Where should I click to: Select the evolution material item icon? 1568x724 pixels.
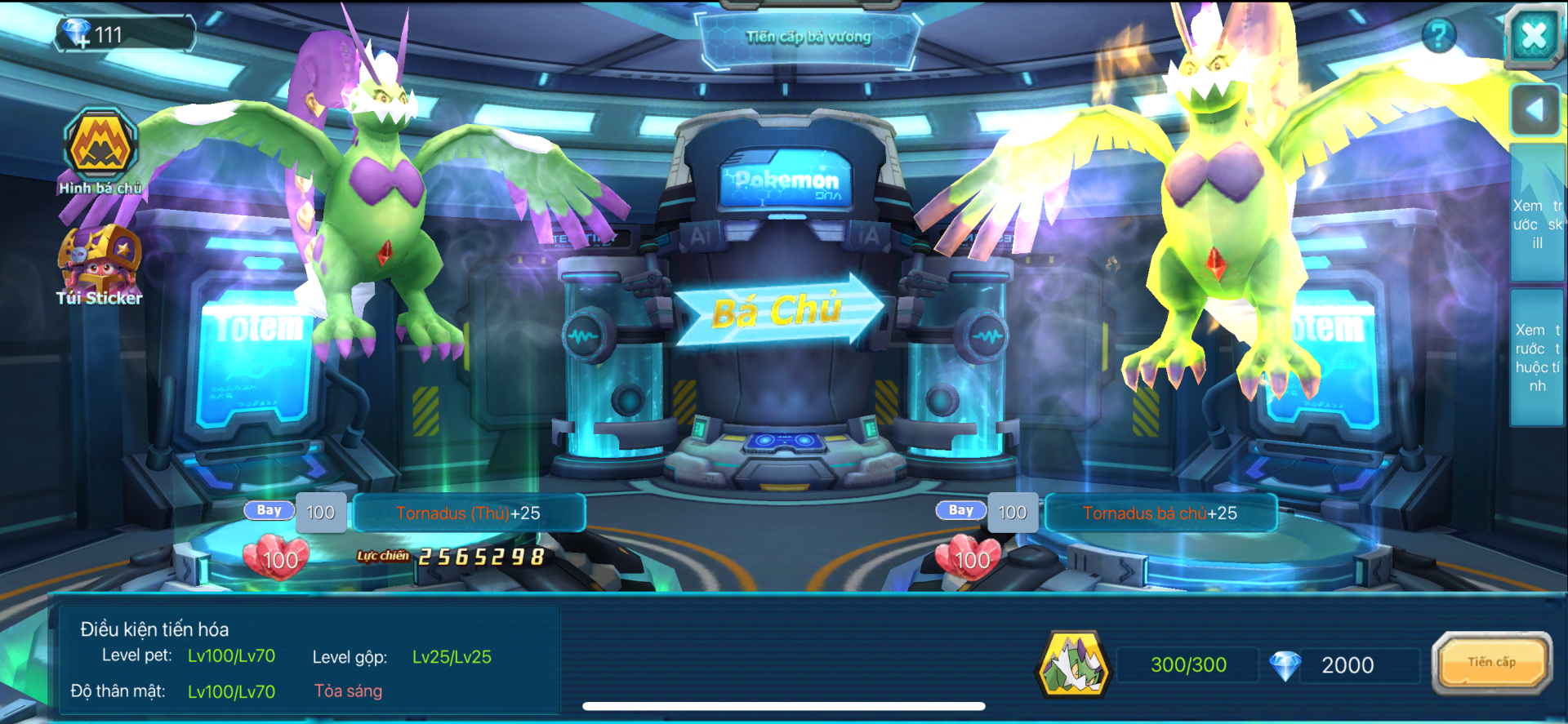[1072, 665]
